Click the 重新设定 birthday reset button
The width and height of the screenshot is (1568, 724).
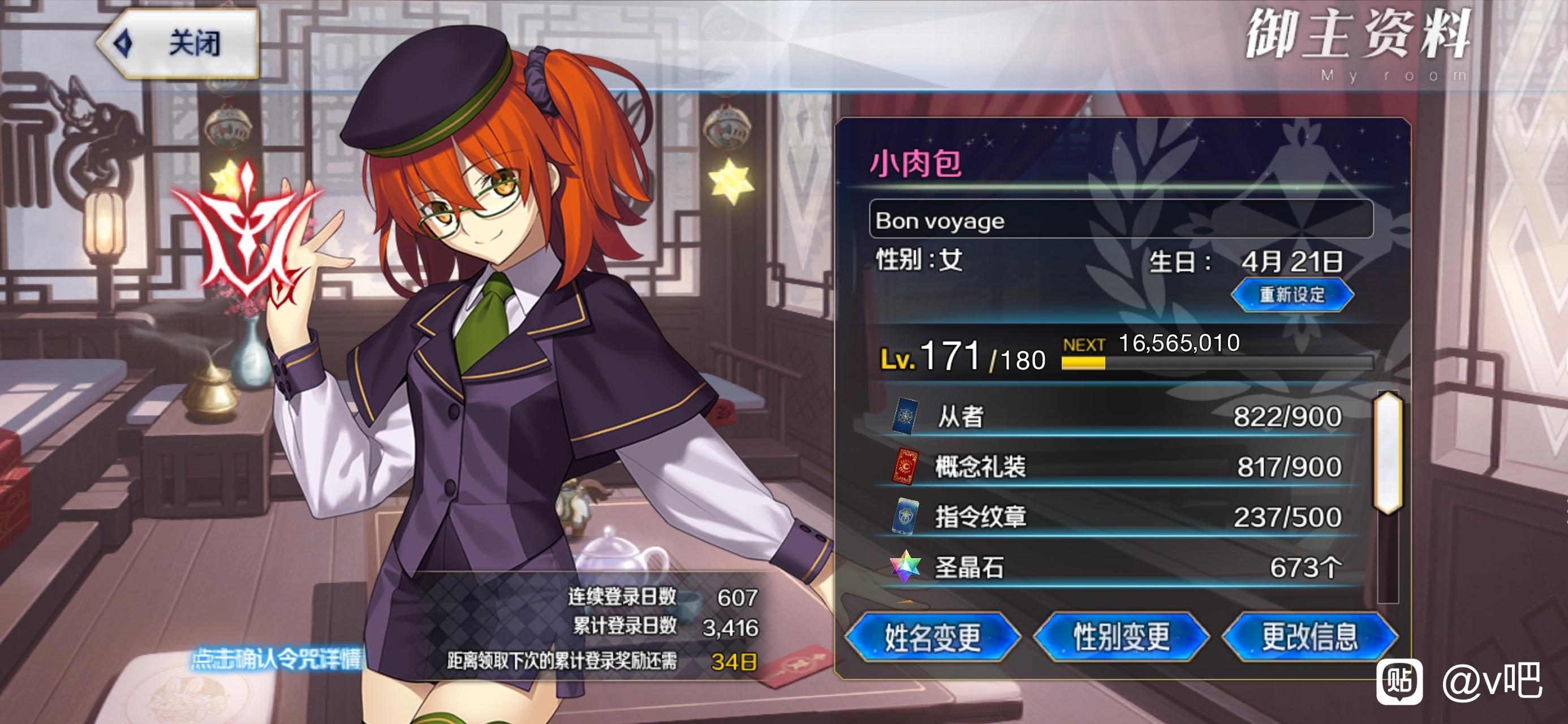coord(1291,295)
